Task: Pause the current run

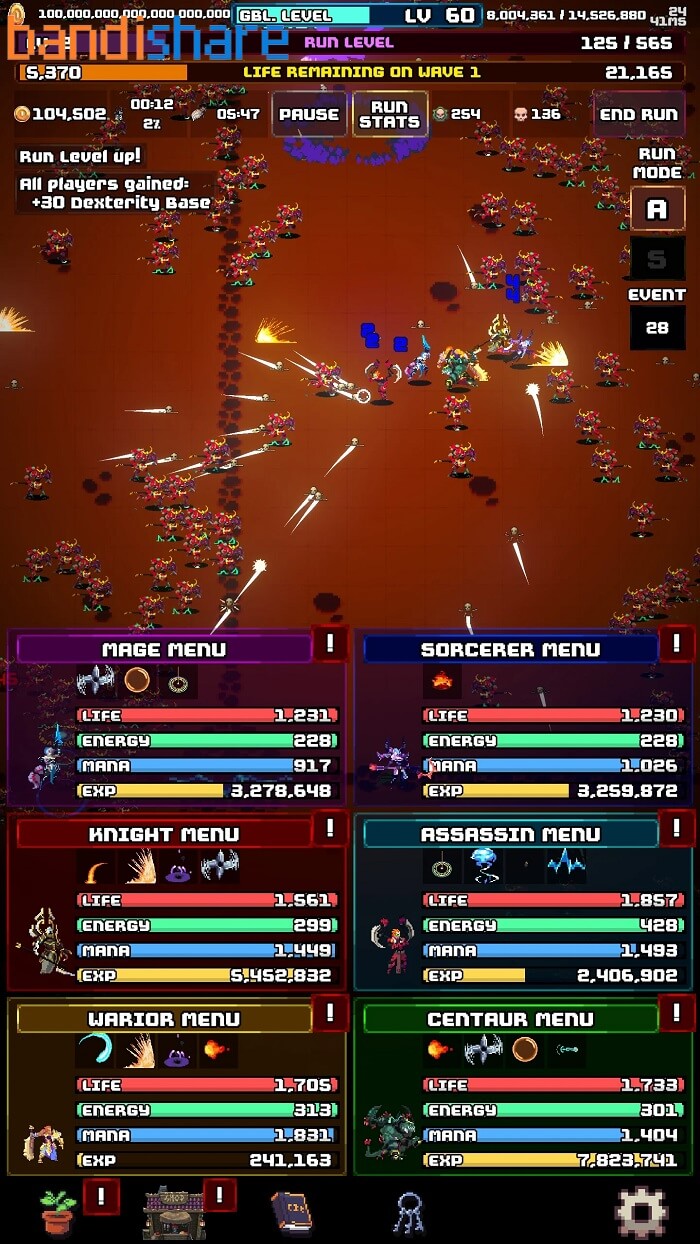Action: (x=309, y=114)
